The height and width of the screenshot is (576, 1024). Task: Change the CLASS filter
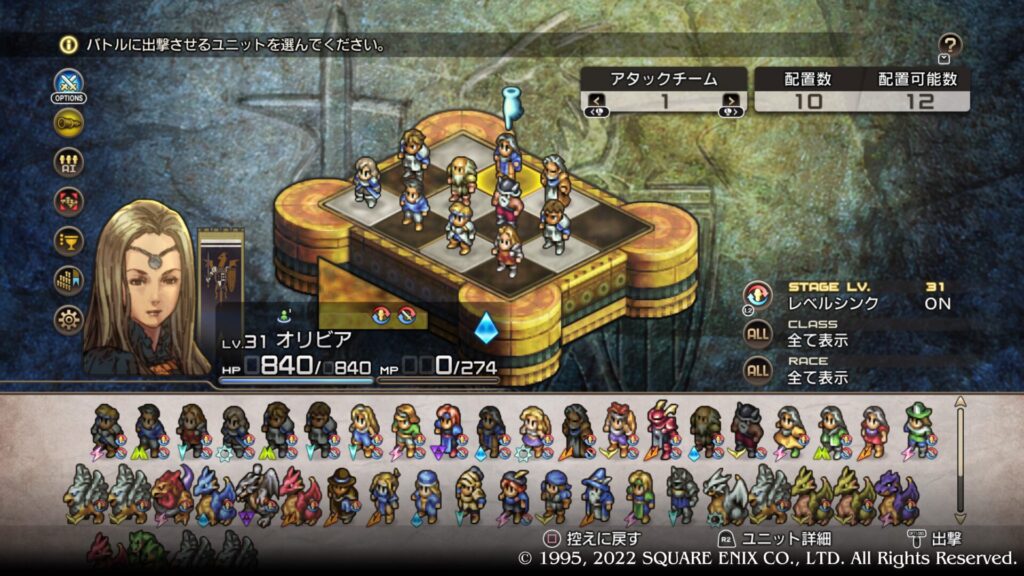click(759, 334)
